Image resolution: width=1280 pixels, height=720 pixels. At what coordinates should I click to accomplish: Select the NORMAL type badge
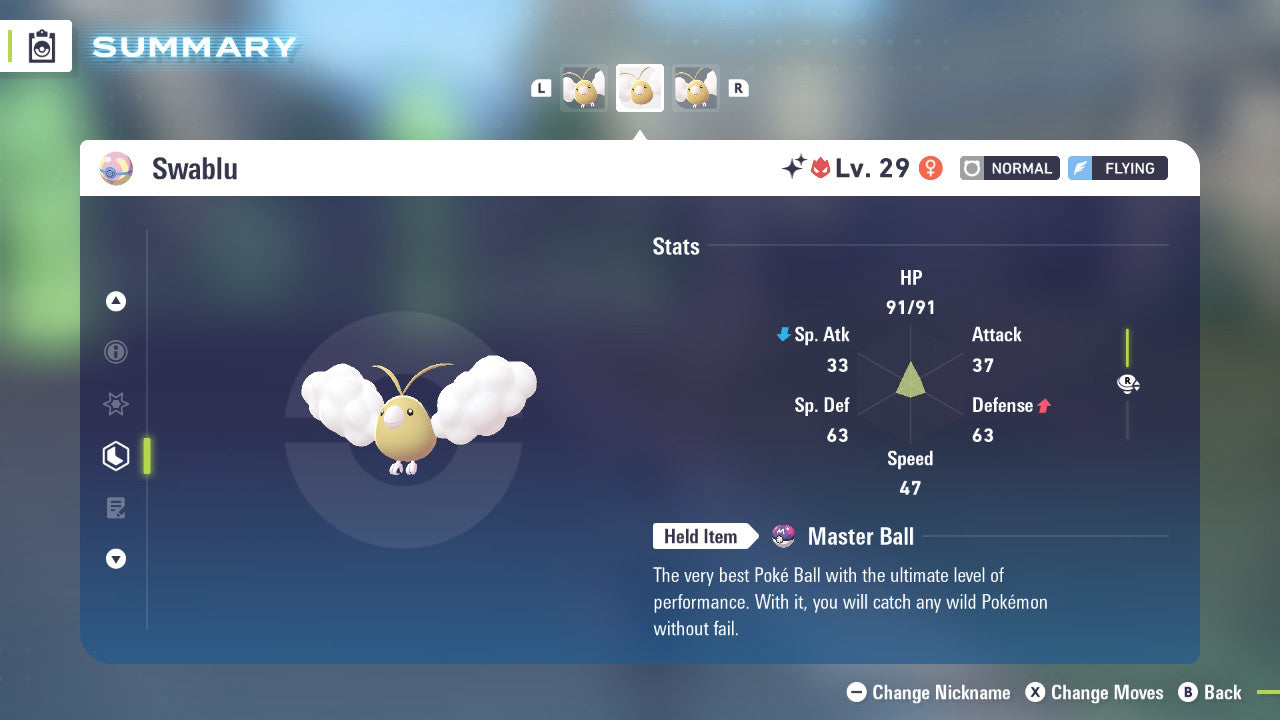click(1009, 168)
